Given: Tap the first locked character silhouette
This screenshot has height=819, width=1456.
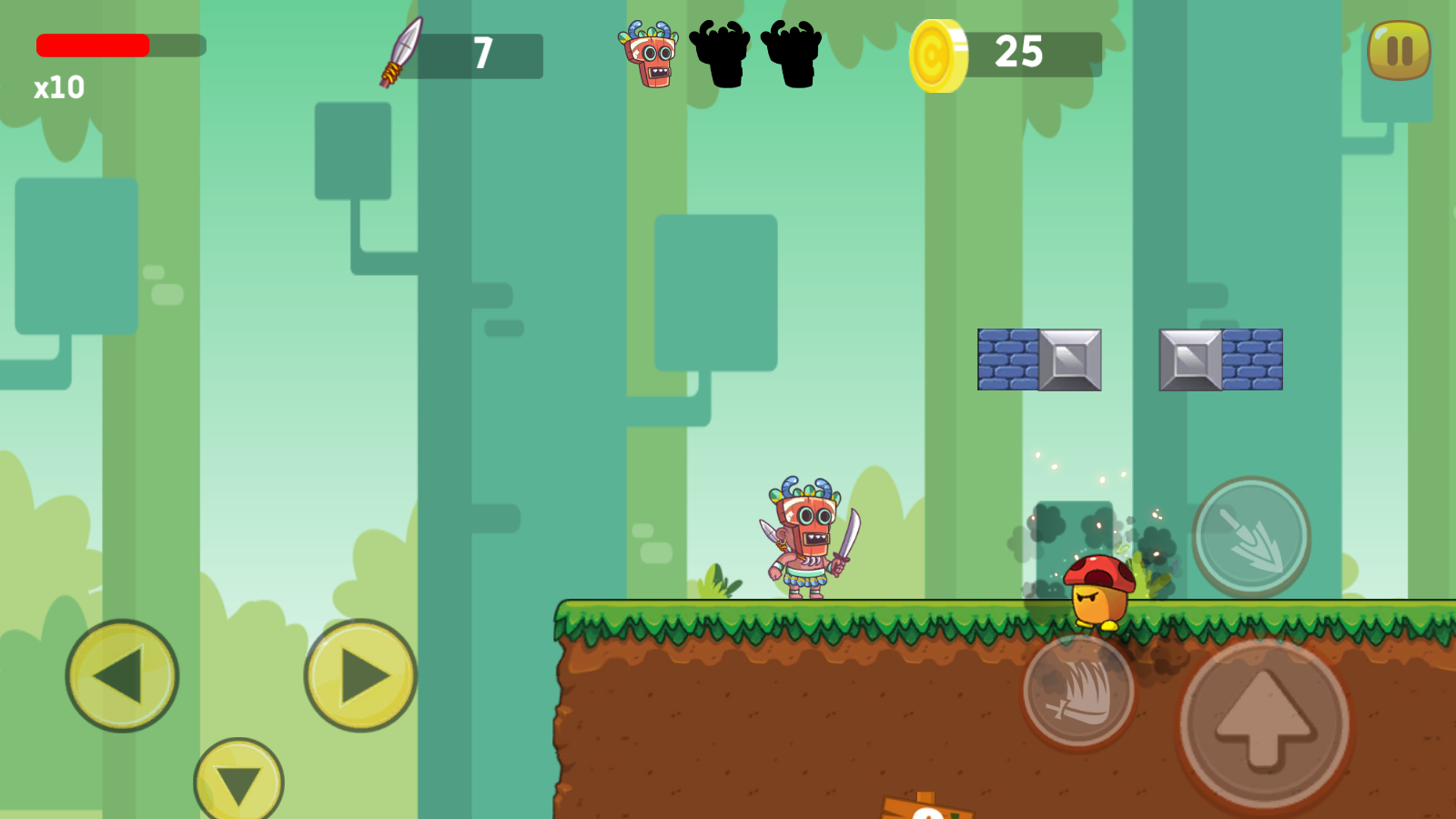Looking at the screenshot, I should (719, 55).
